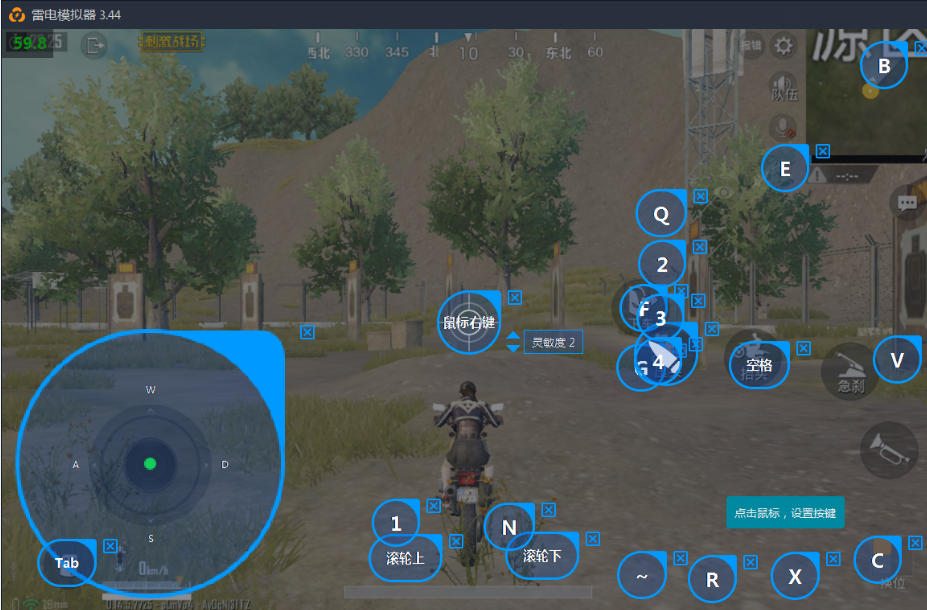Select the 鼠标右键 crosshair key bubble
927x610 pixels.
(x=469, y=322)
